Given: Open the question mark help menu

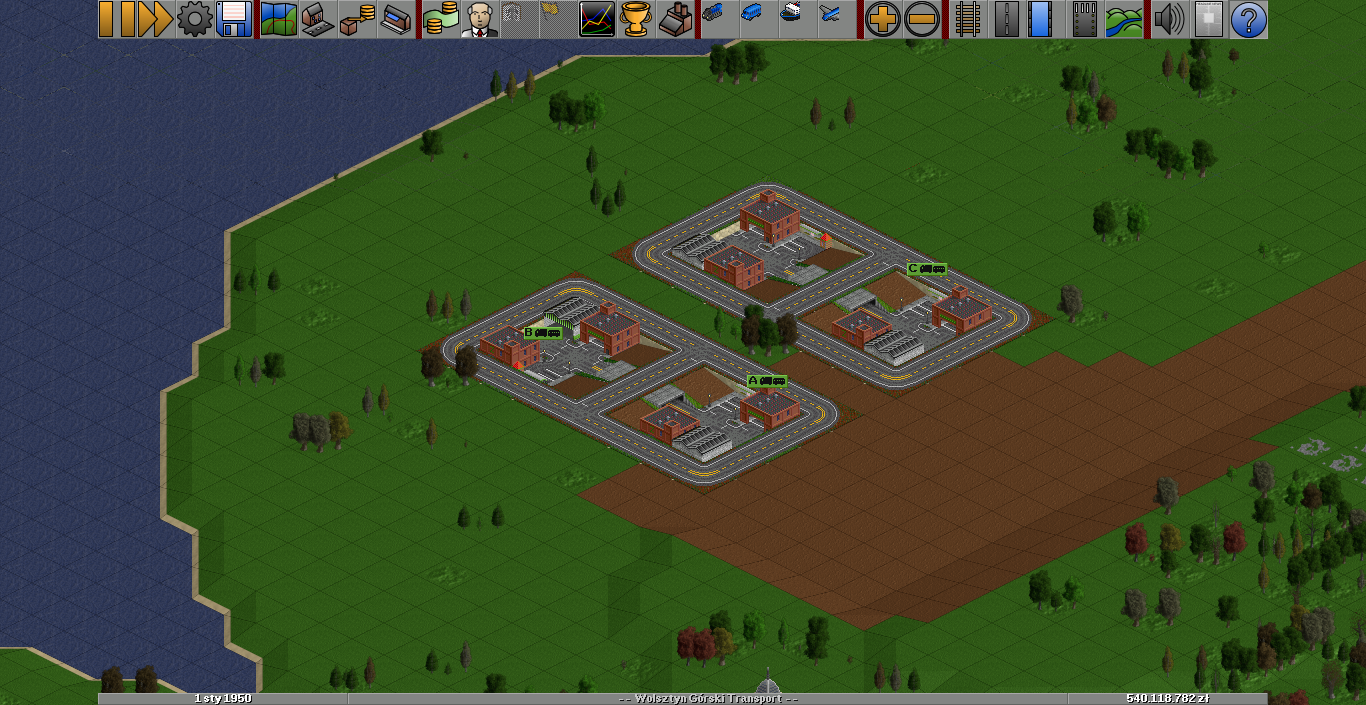Looking at the screenshot, I should 1248,19.
